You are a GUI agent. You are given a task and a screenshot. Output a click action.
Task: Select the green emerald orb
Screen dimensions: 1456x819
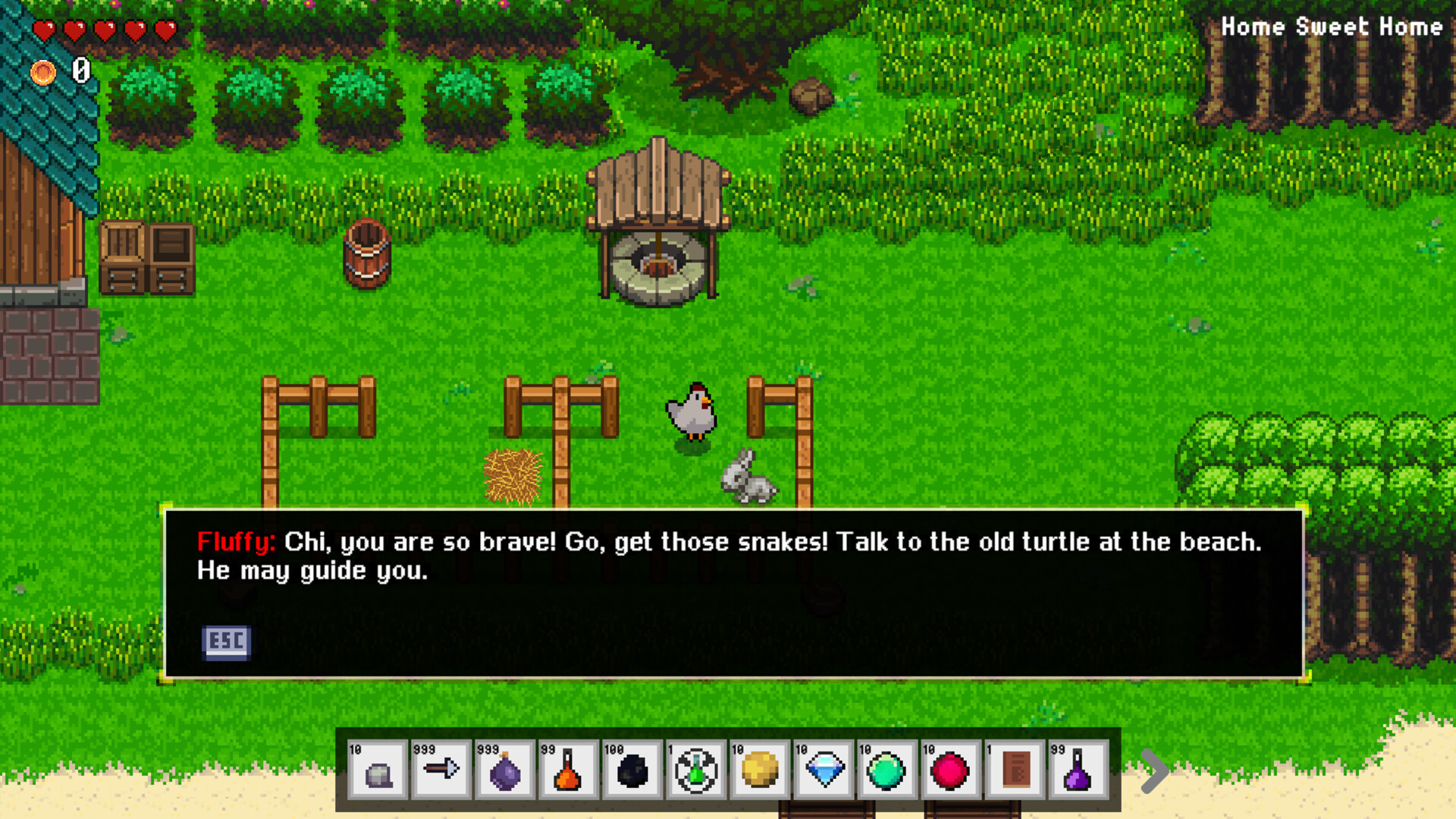click(x=886, y=771)
